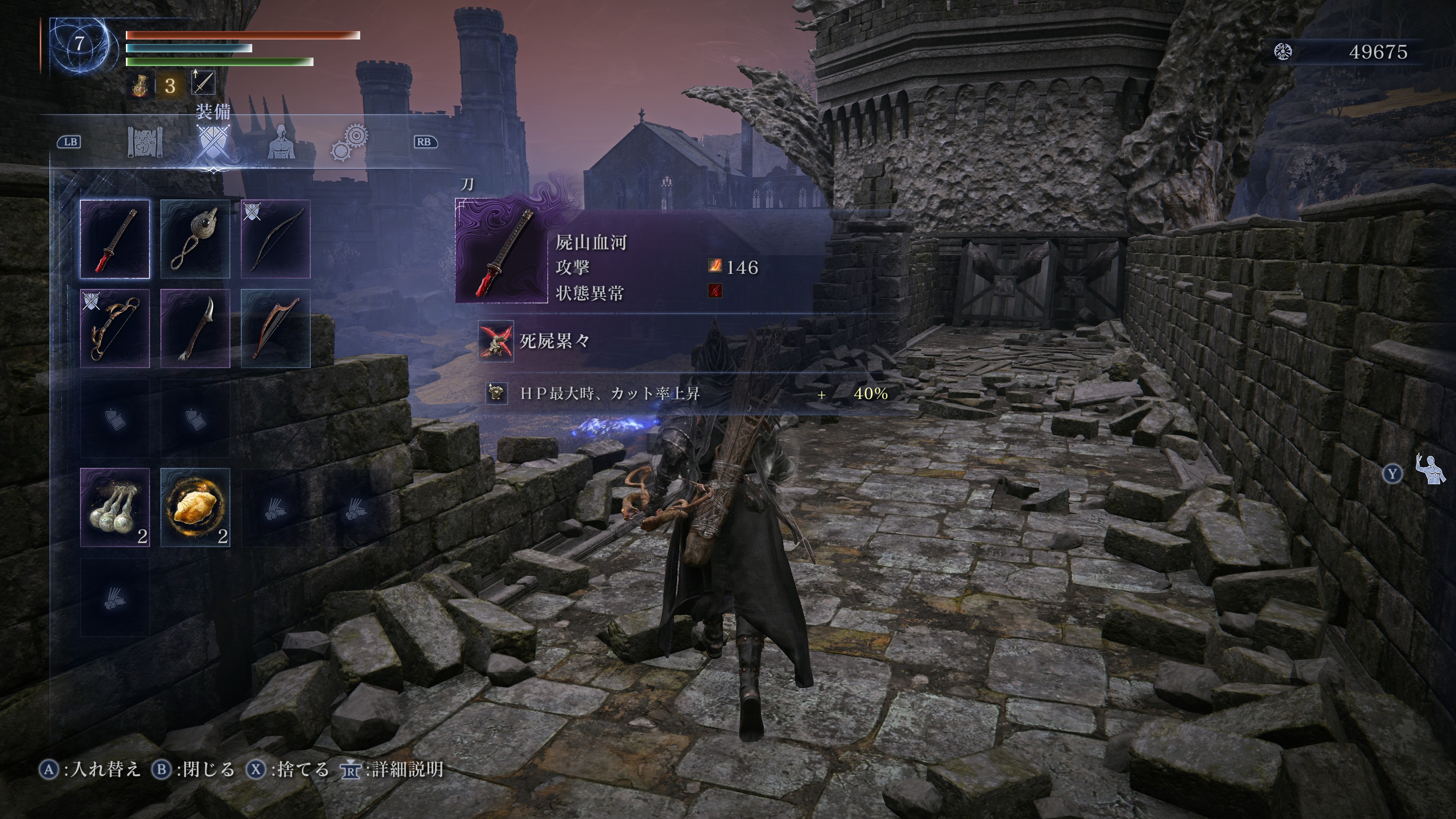Select the ornate golden bow slot
1456x819 pixels.
click(115, 328)
